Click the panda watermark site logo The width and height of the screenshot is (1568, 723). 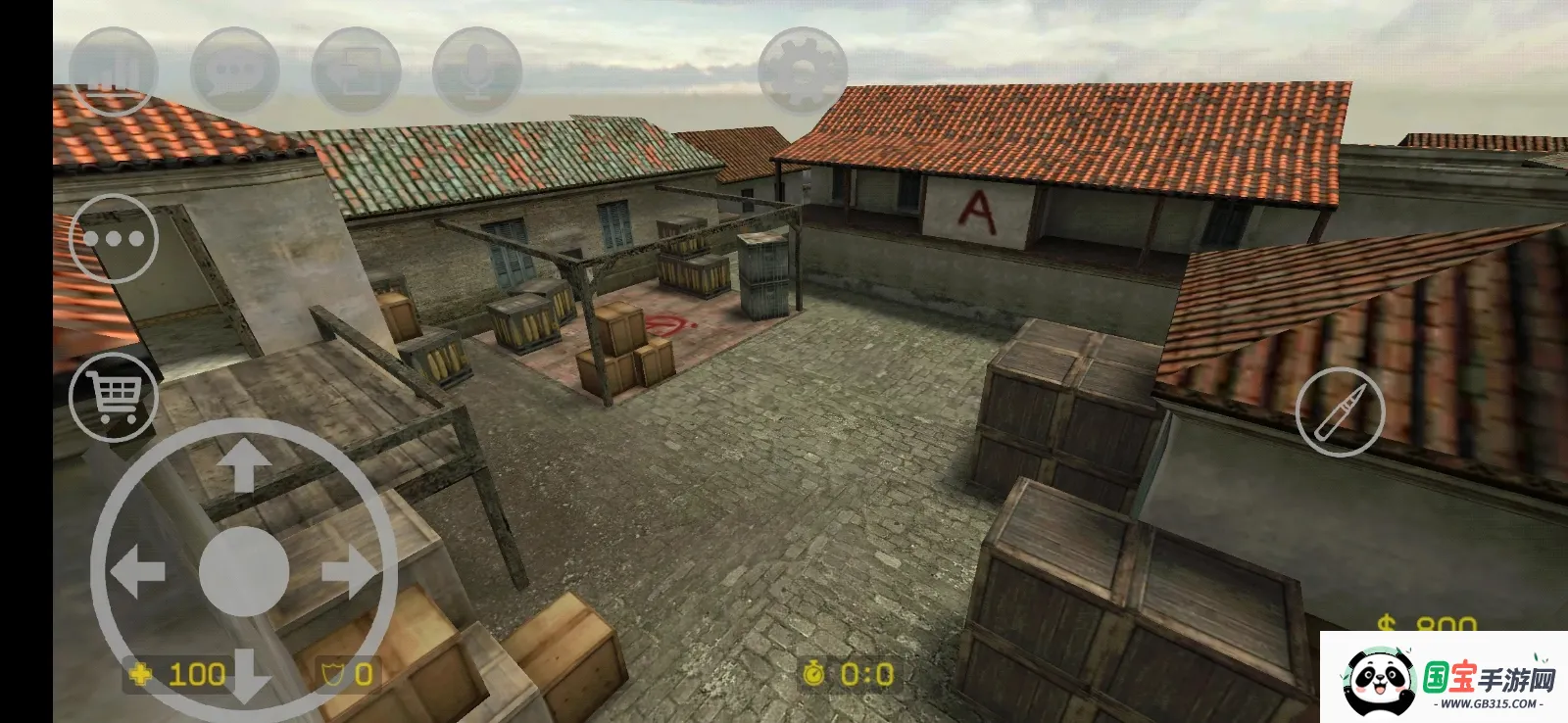click(1445, 678)
